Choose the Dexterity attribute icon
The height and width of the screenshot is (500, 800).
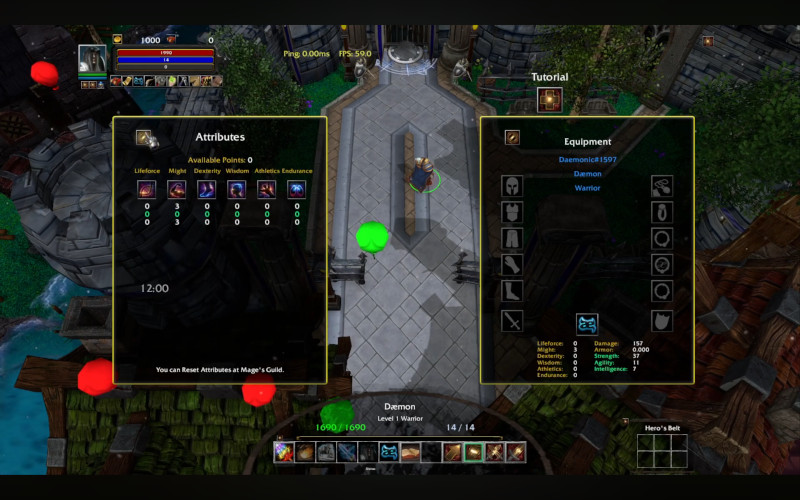[207, 188]
